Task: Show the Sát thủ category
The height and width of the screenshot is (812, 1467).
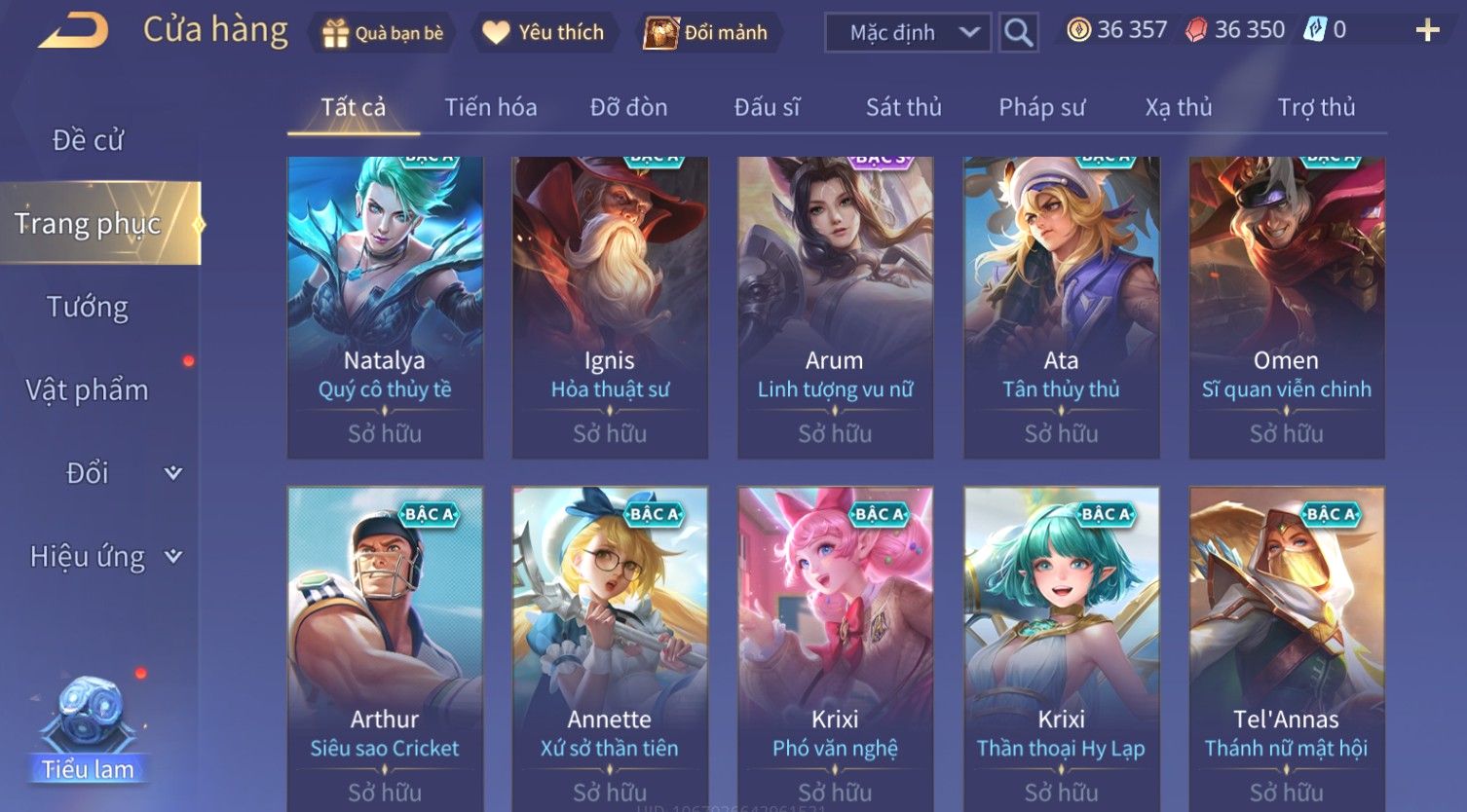Action: pos(903,107)
